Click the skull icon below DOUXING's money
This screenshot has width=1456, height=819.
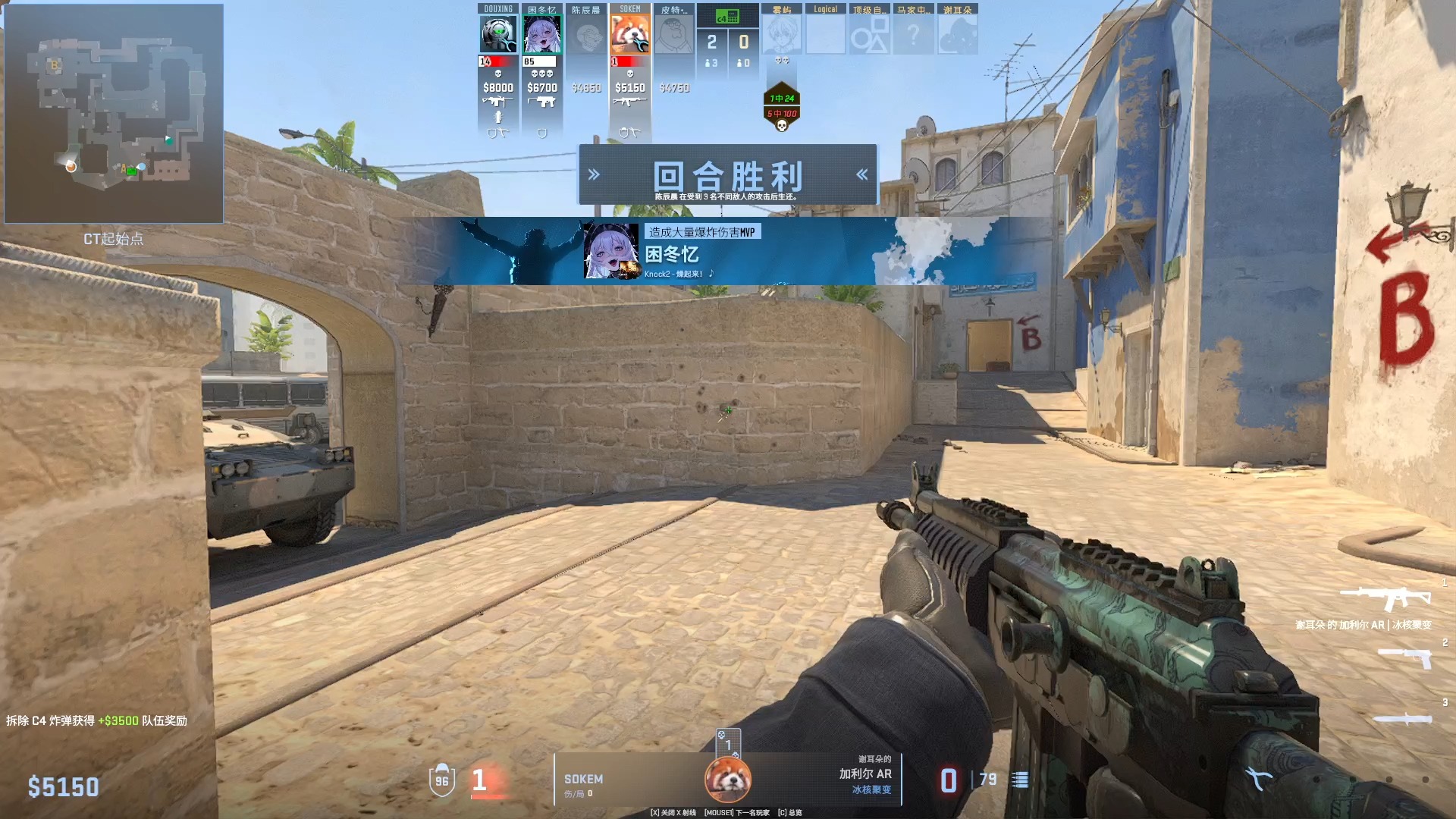(x=498, y=74)
